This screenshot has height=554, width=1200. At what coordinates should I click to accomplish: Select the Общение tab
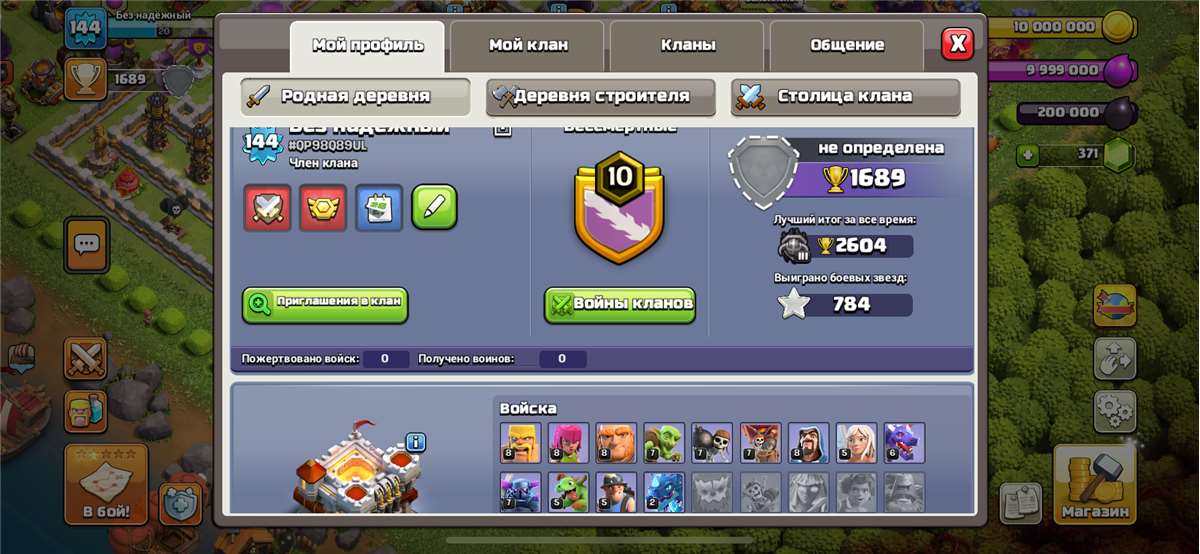pos(847,45)
